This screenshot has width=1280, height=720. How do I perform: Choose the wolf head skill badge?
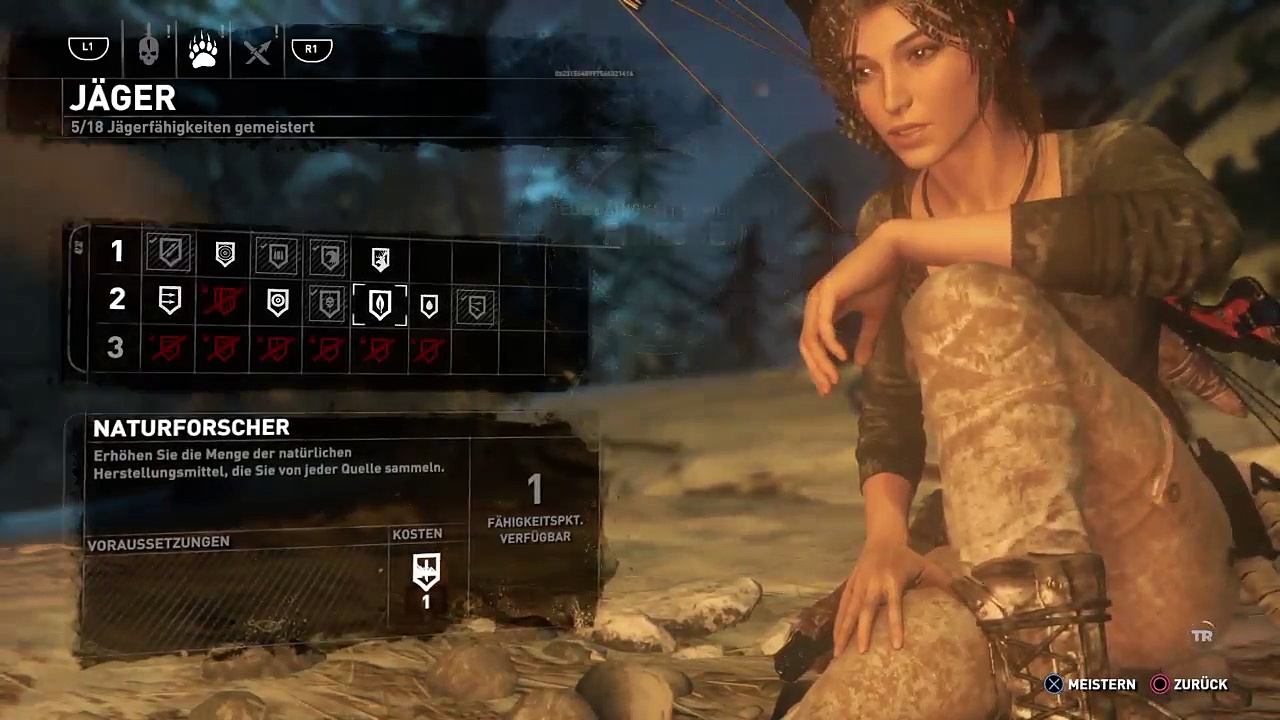[x=327, y=256]
